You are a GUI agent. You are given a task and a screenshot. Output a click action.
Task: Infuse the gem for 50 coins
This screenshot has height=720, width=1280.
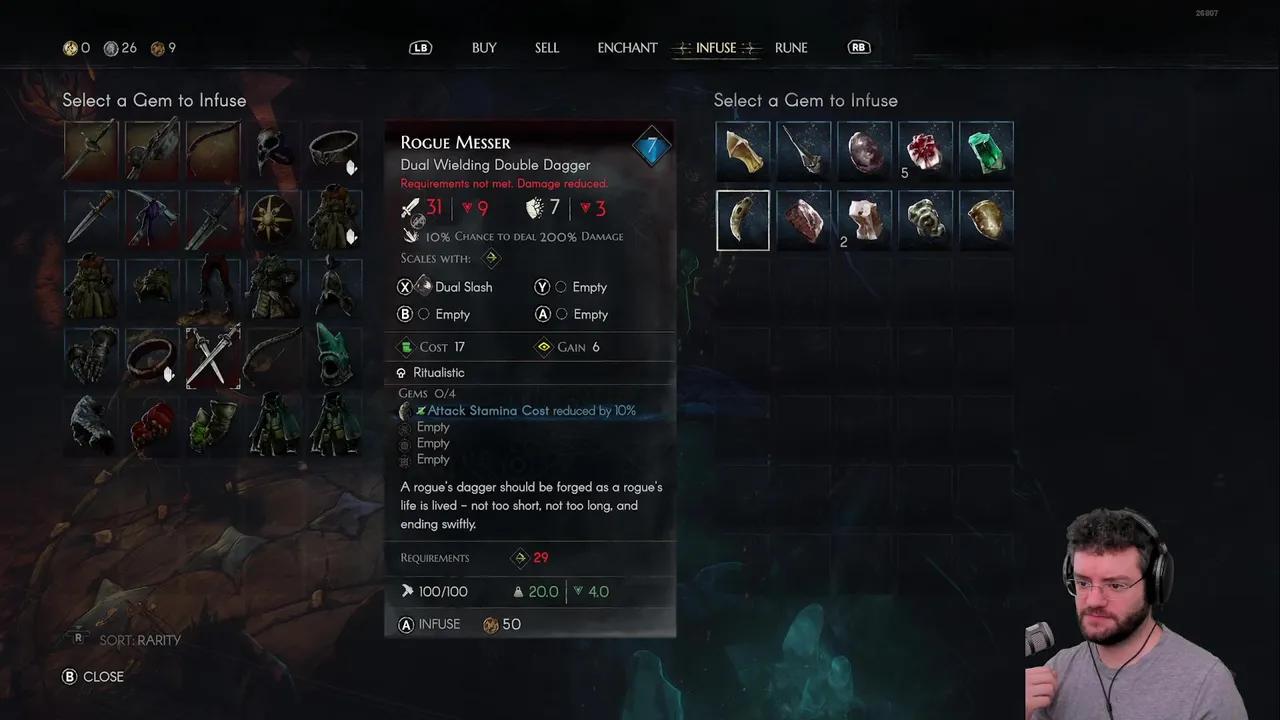point(440,624)
